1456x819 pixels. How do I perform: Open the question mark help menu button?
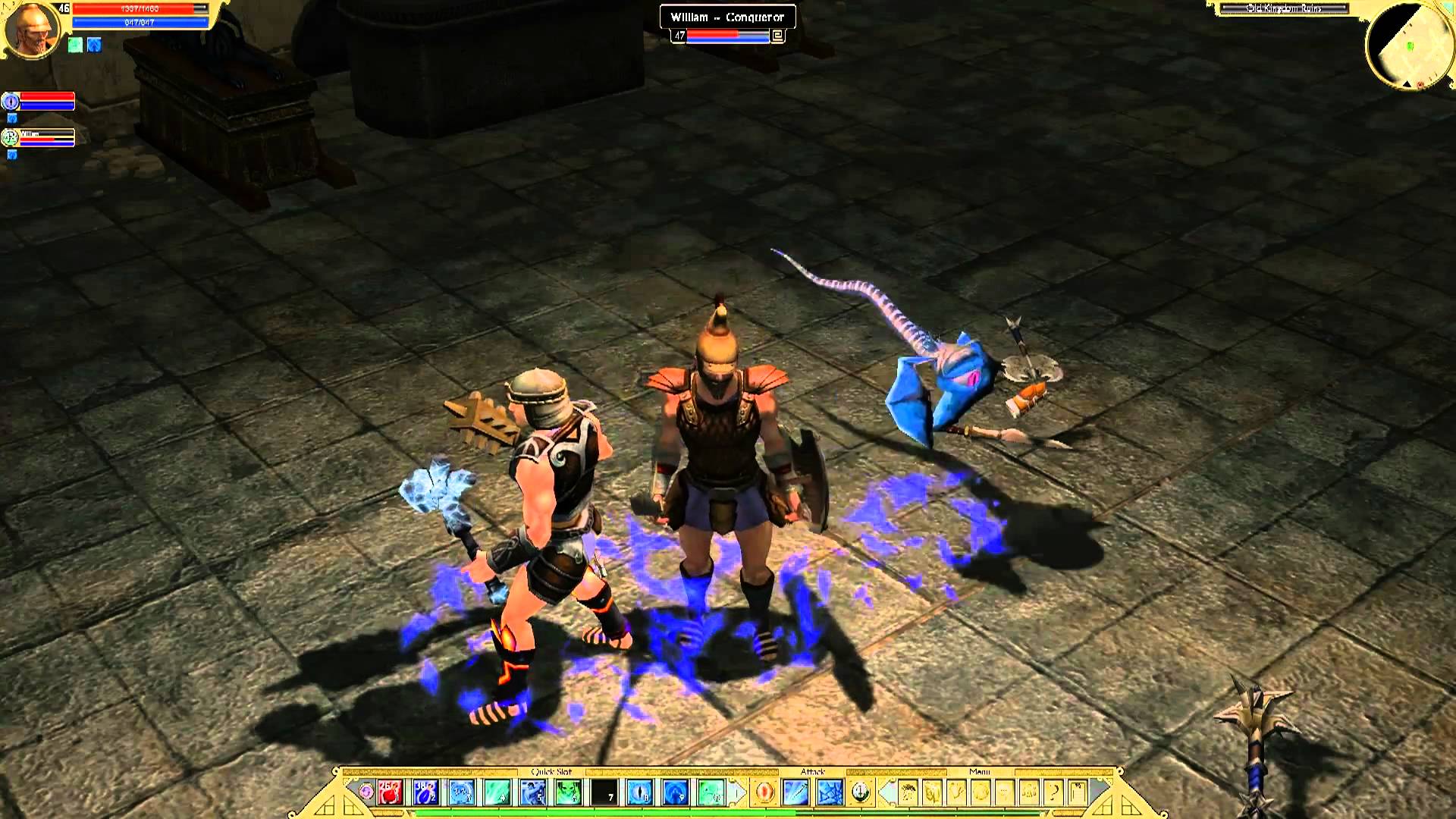[x=1053, y=792]
